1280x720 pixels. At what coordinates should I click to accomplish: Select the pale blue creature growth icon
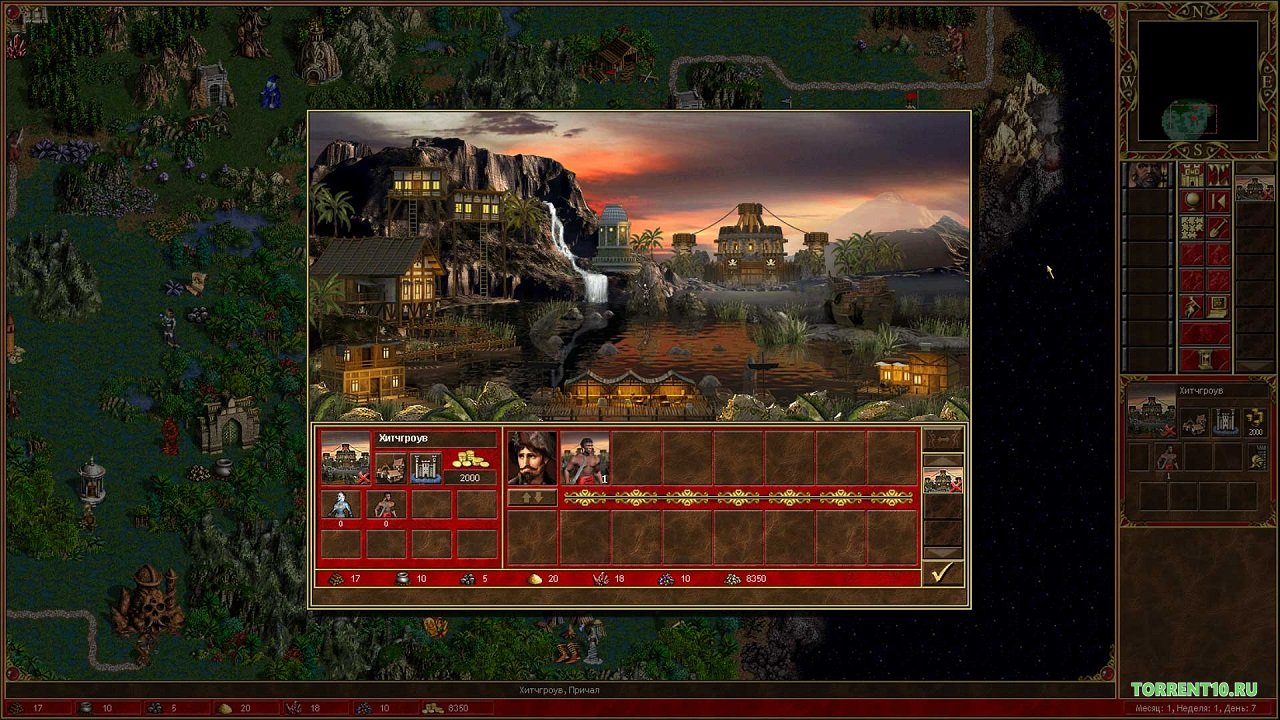coord(341,505)
